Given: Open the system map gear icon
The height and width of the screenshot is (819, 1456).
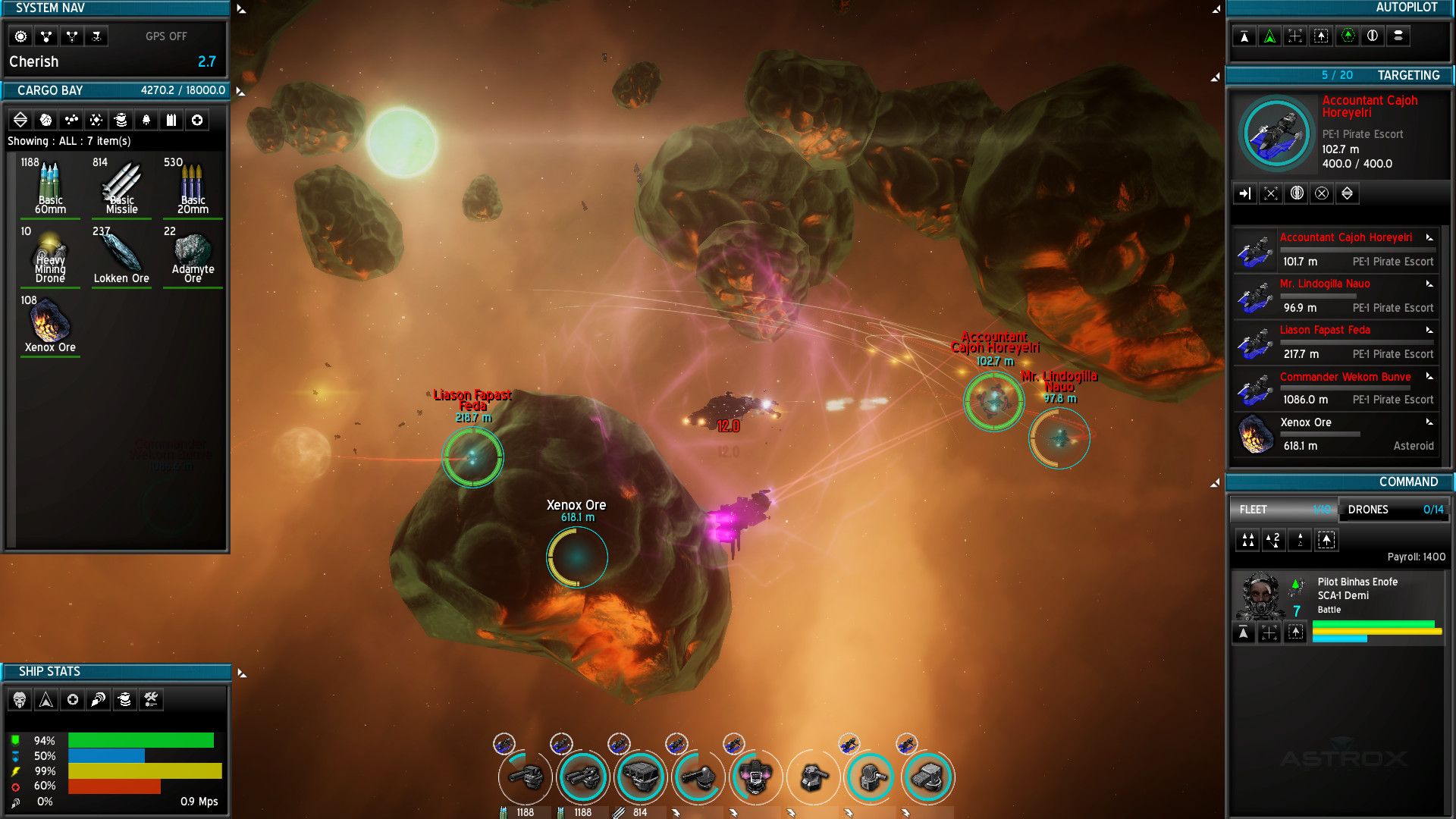Looking at the screenshot, I should point(20,36).
